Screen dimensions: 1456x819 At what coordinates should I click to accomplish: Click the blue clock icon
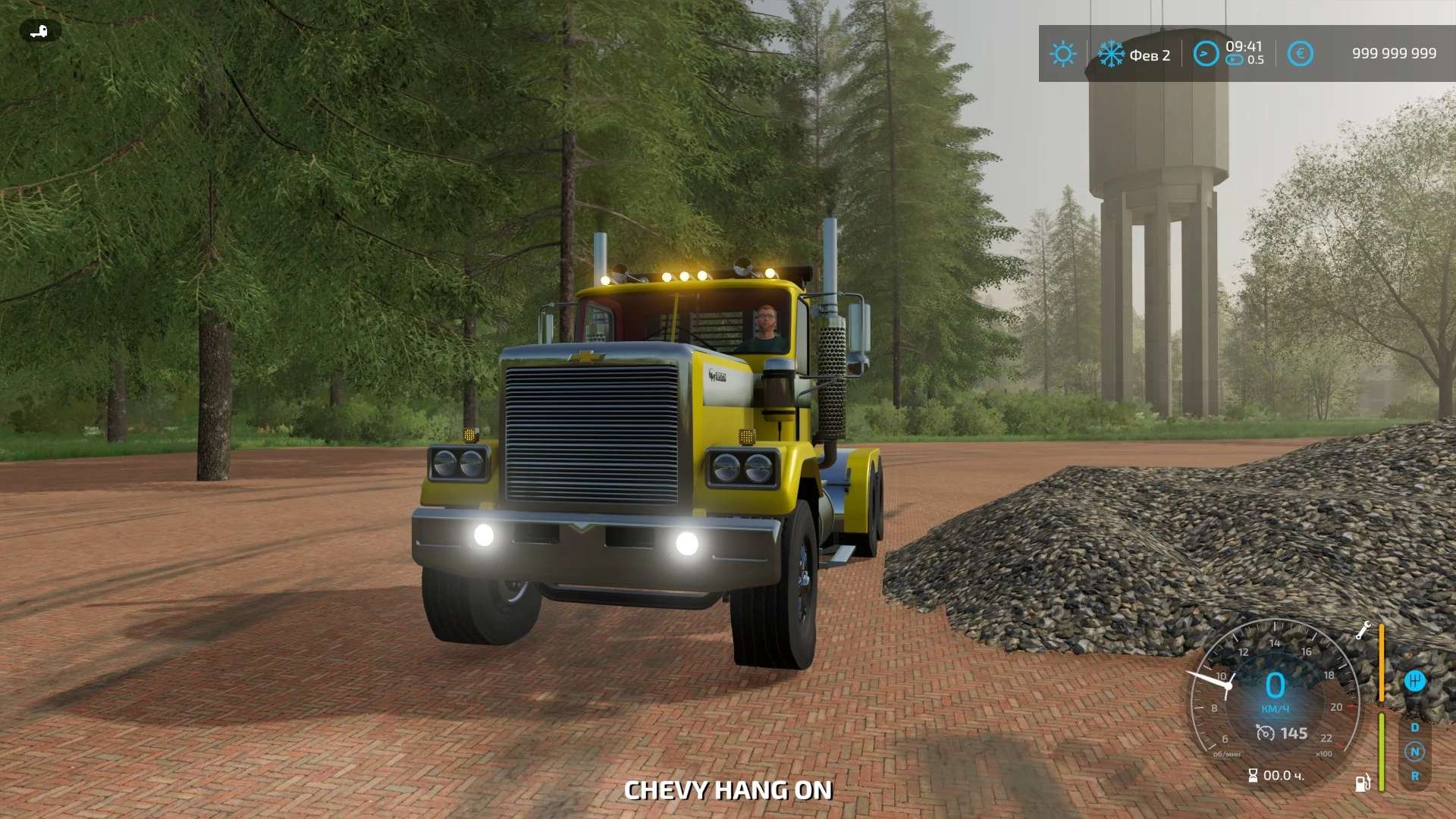point(1206,54)
